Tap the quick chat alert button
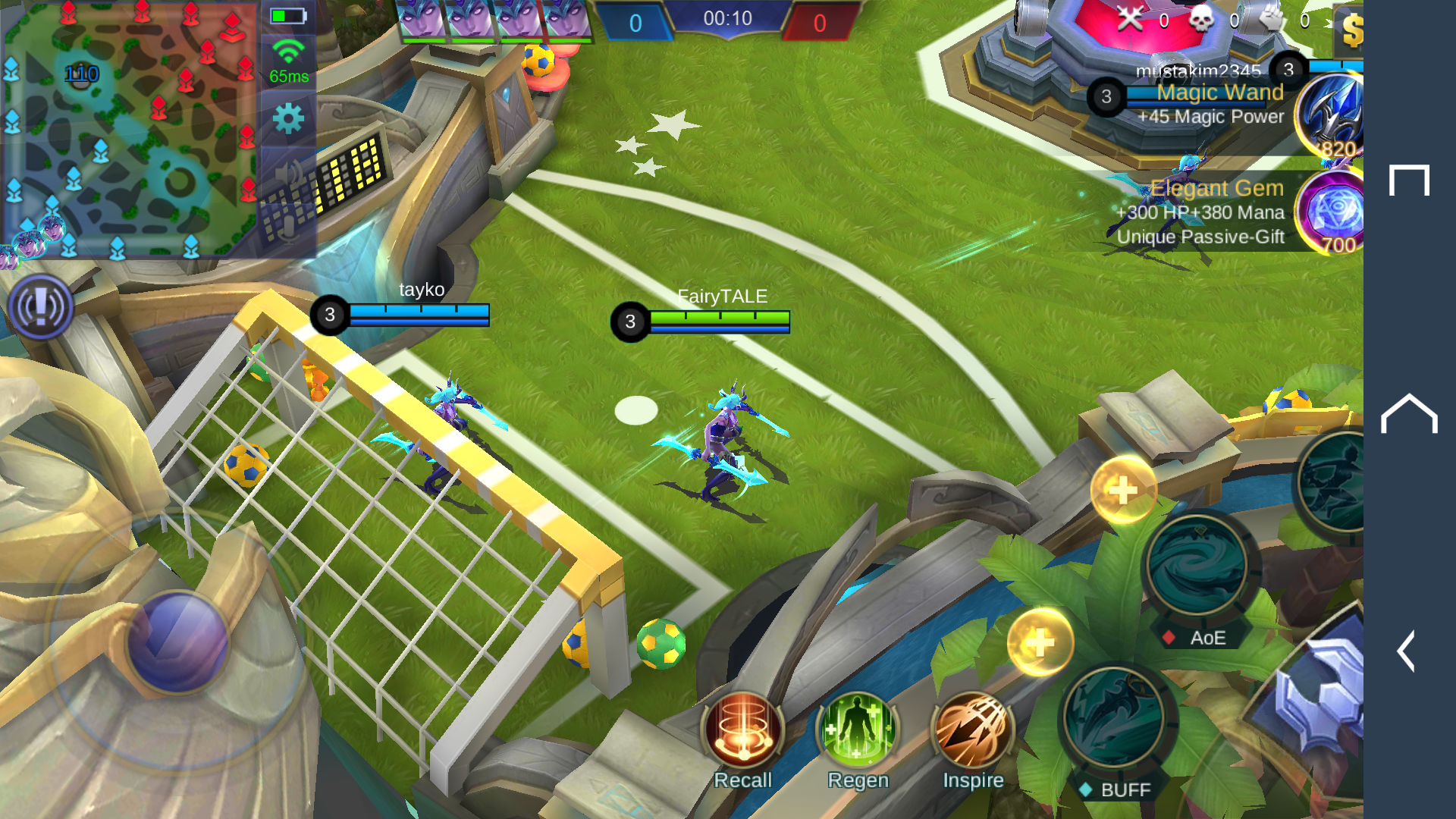 [x=40, y=308]
